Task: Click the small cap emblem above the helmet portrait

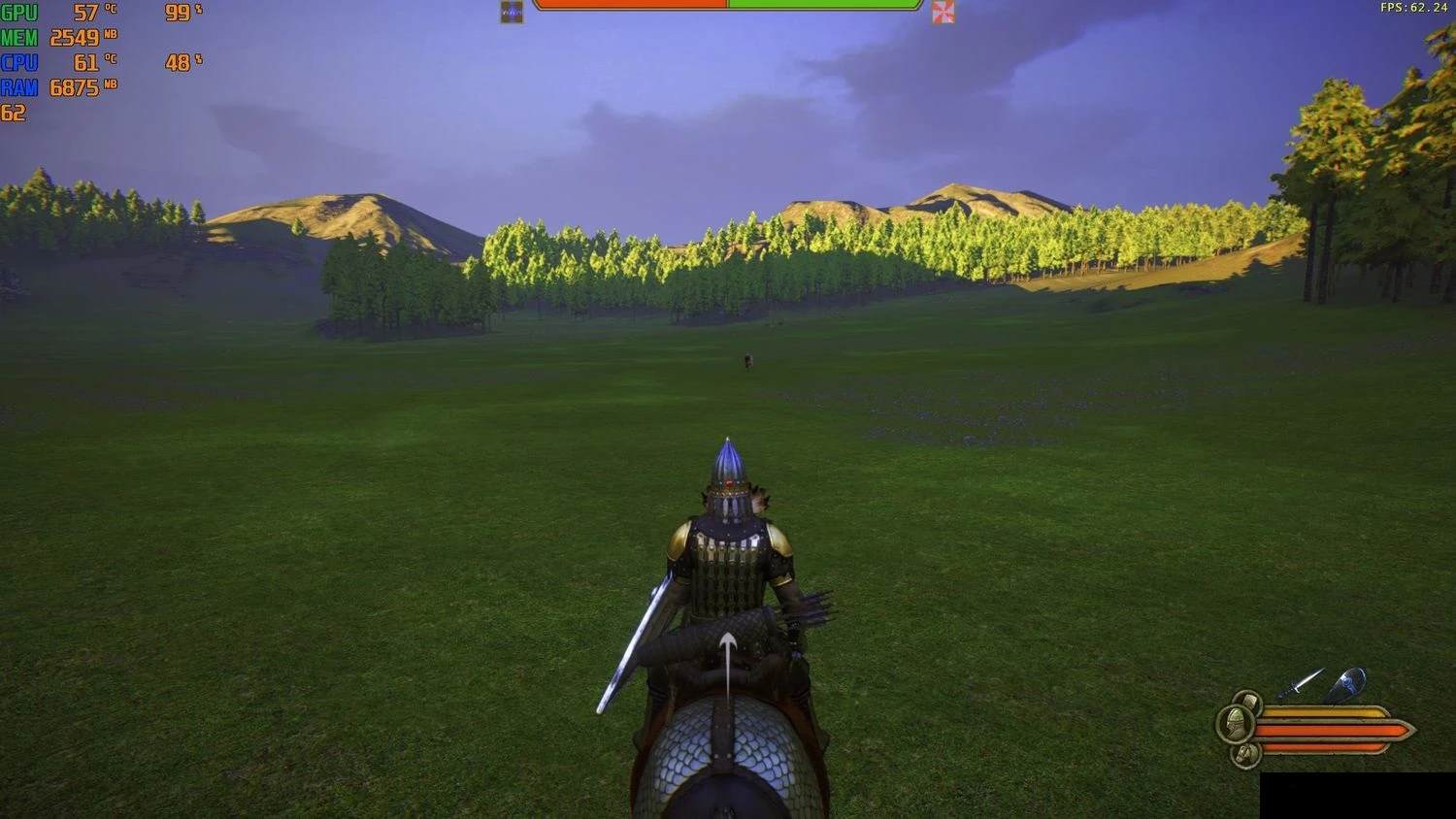Action: pyautogui.click(x=1249, y=701)
